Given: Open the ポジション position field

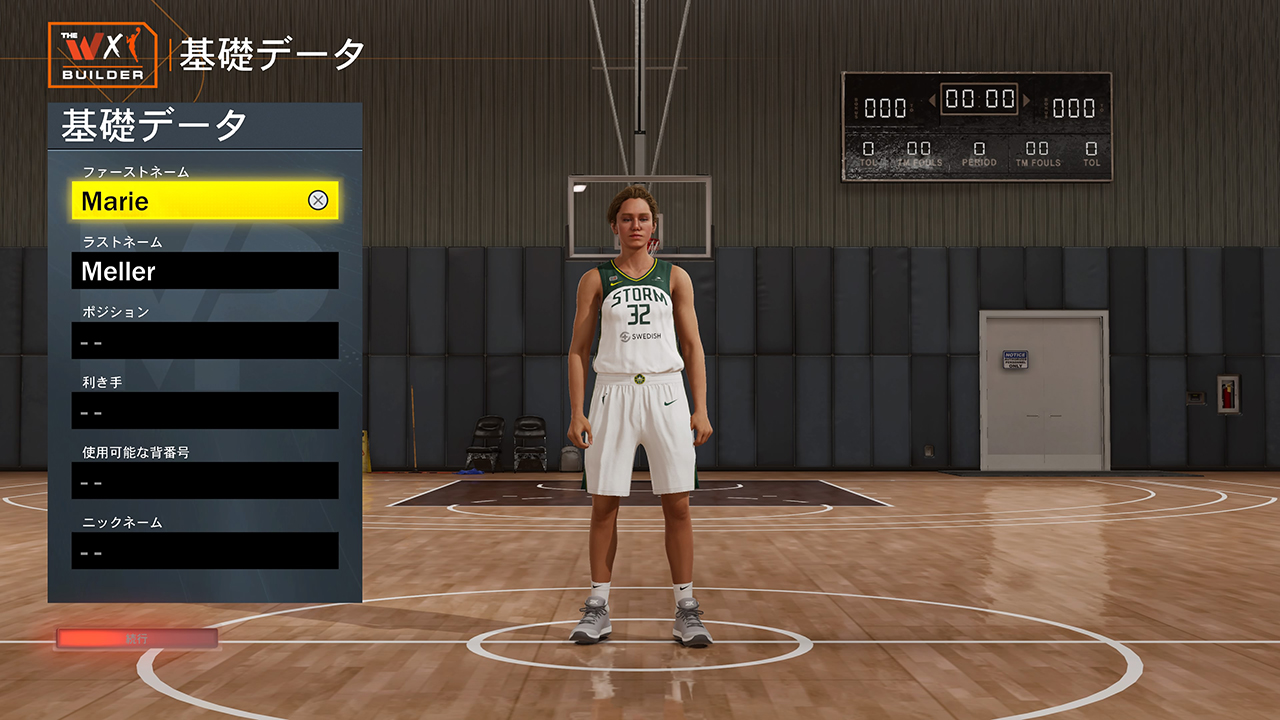Looking at the screenshot, I should [x=204, y=341].
